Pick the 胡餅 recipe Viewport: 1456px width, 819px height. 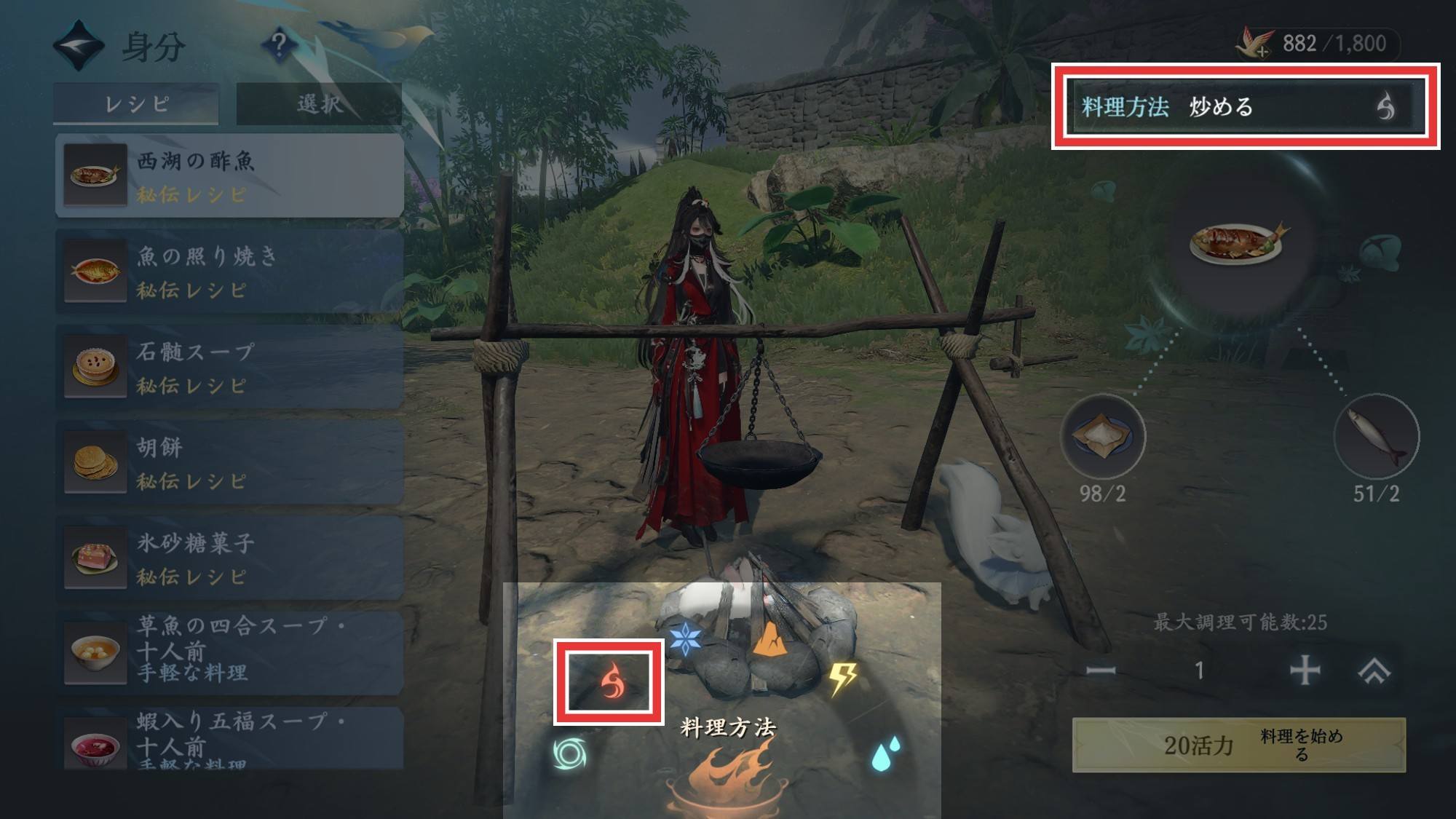(x=229, y=462)
